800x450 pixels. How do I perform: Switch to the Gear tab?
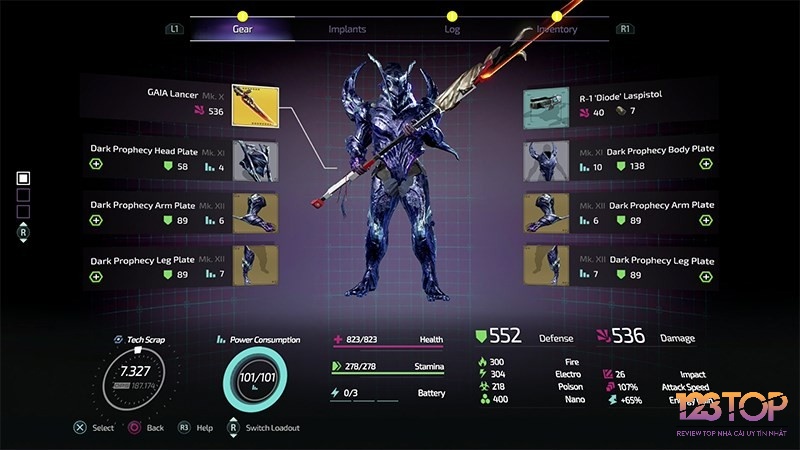pos(242,29)
